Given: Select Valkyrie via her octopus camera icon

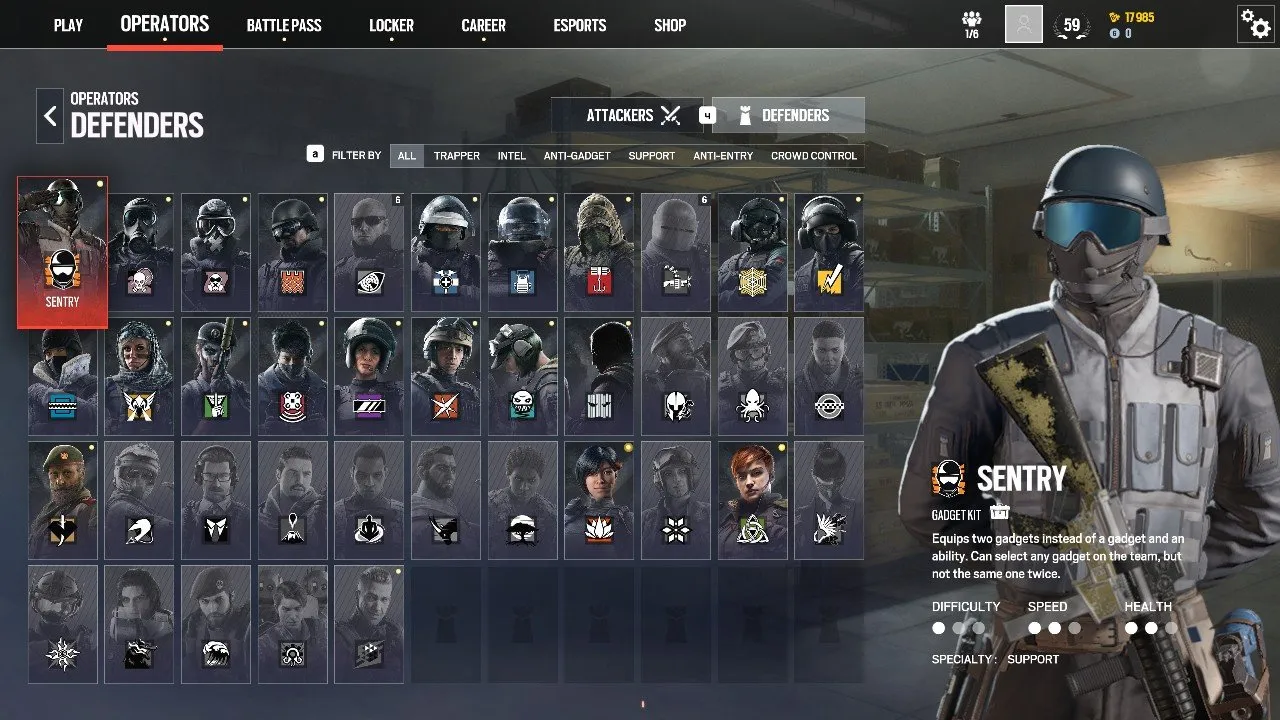Looking at the screenshot, I should (x=753, y=407).
